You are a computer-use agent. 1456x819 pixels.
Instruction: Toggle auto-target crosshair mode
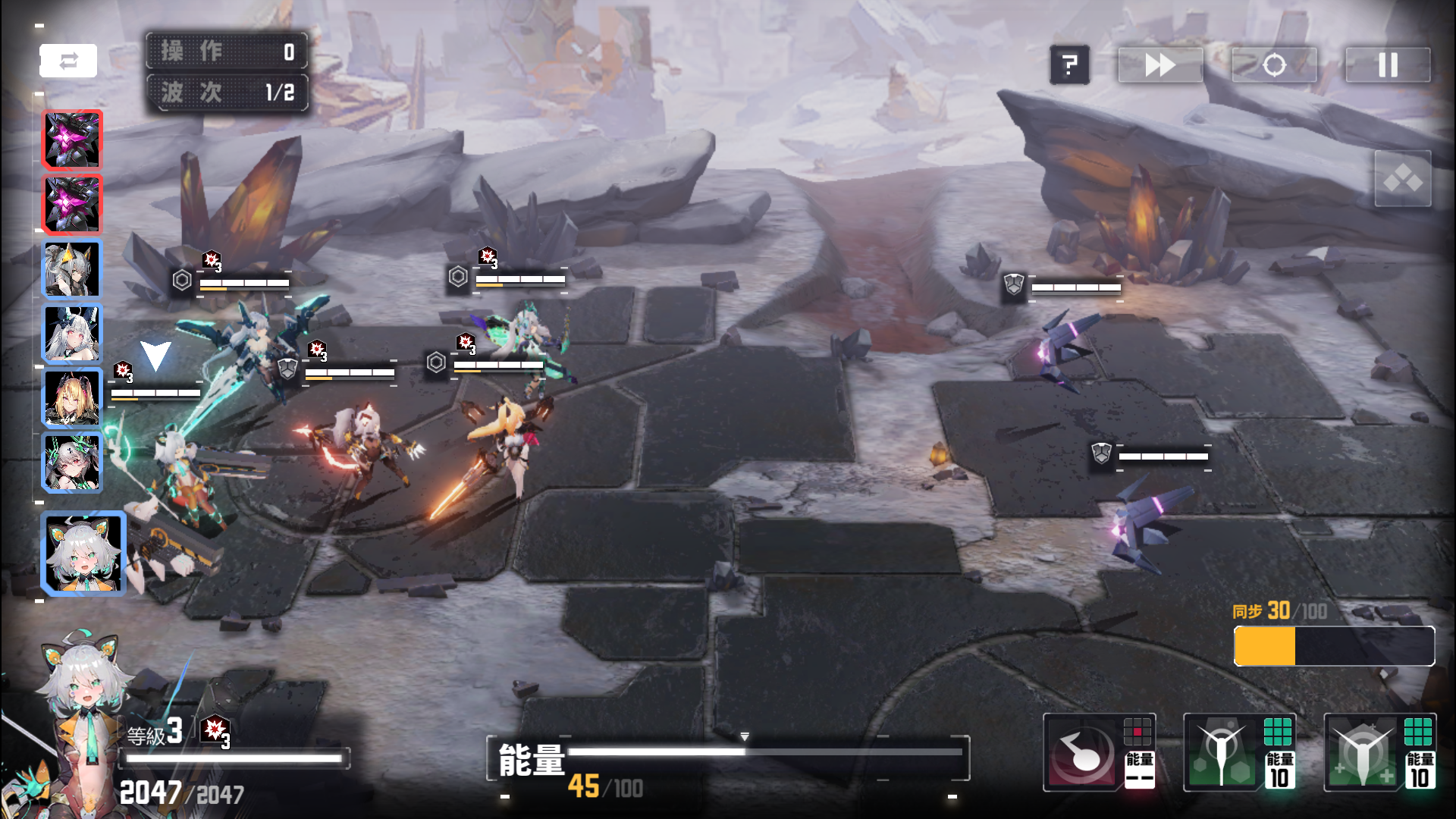pyautogui.click(x=1273, y=65)
